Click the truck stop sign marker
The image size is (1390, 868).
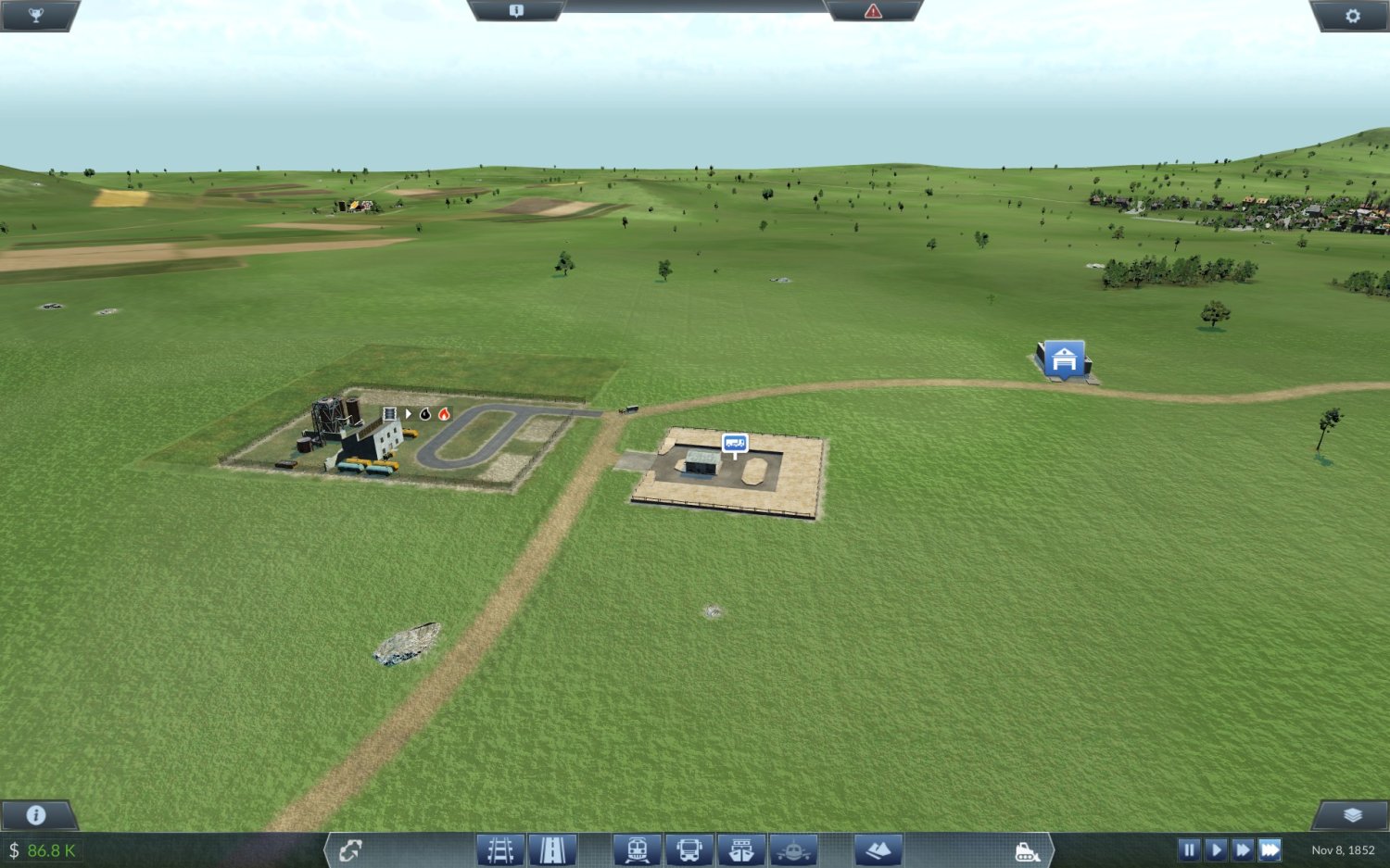pyautogui.click(x=735, y=443)
